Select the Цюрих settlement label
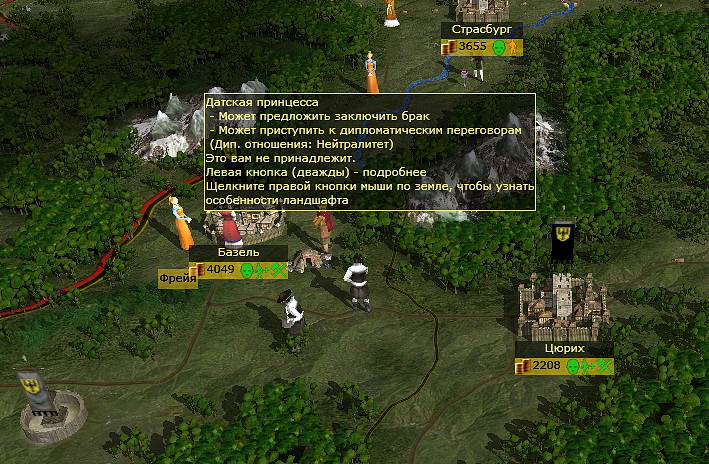The height and width of the screenshot is (464, 709). pyautogui.click(x=565, y=349)
